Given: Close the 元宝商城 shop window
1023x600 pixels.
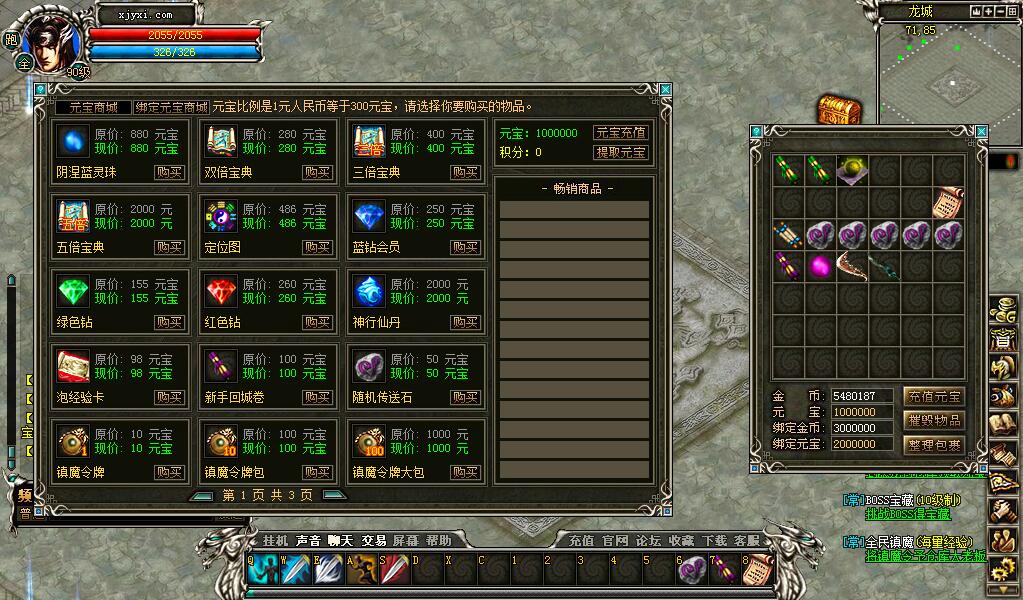Looking at the screenshot, I should [666, 90].
